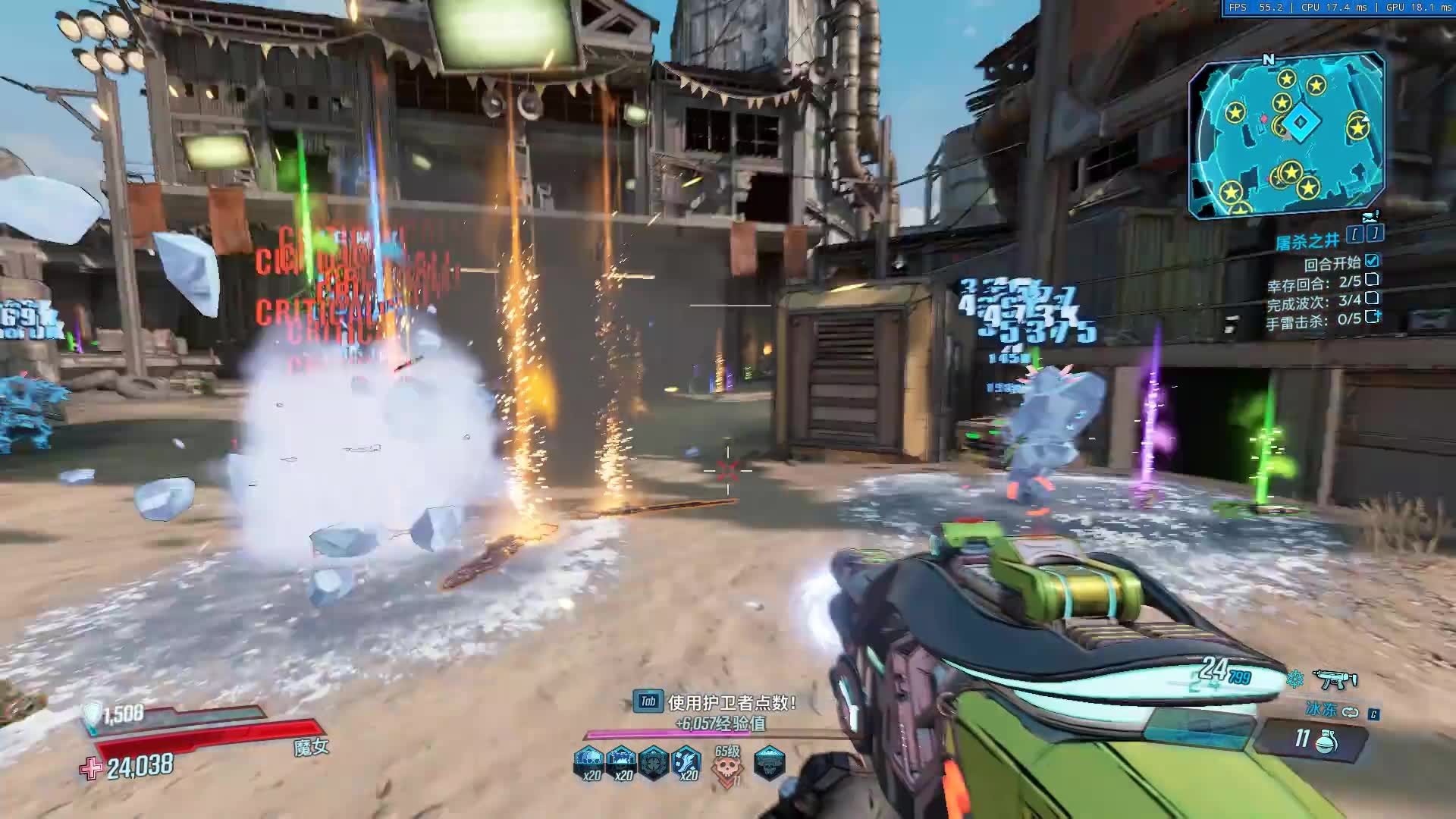Click the crosshair wreath buff icon
This screenshot has width=1456, height=819.
654,762
